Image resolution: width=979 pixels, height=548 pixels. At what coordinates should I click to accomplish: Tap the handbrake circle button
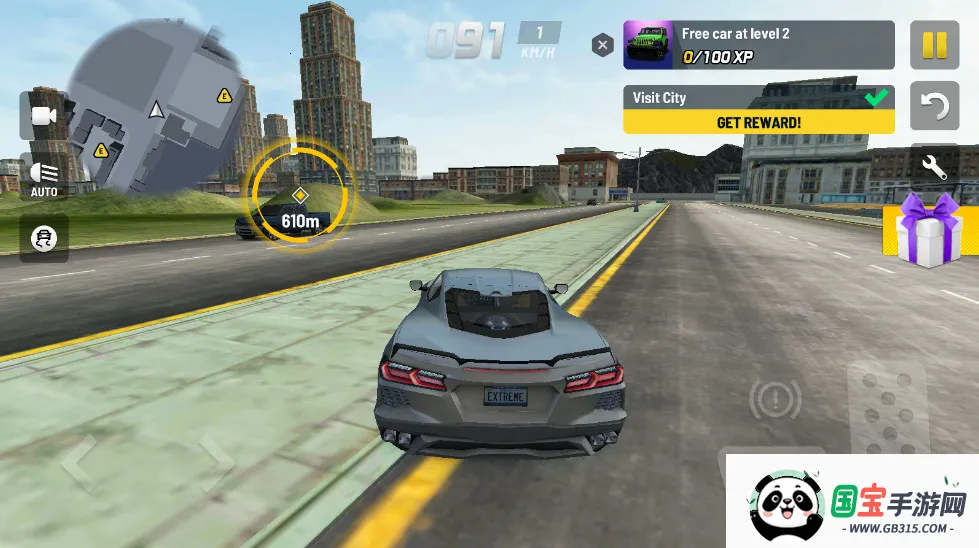pos(775,401)
